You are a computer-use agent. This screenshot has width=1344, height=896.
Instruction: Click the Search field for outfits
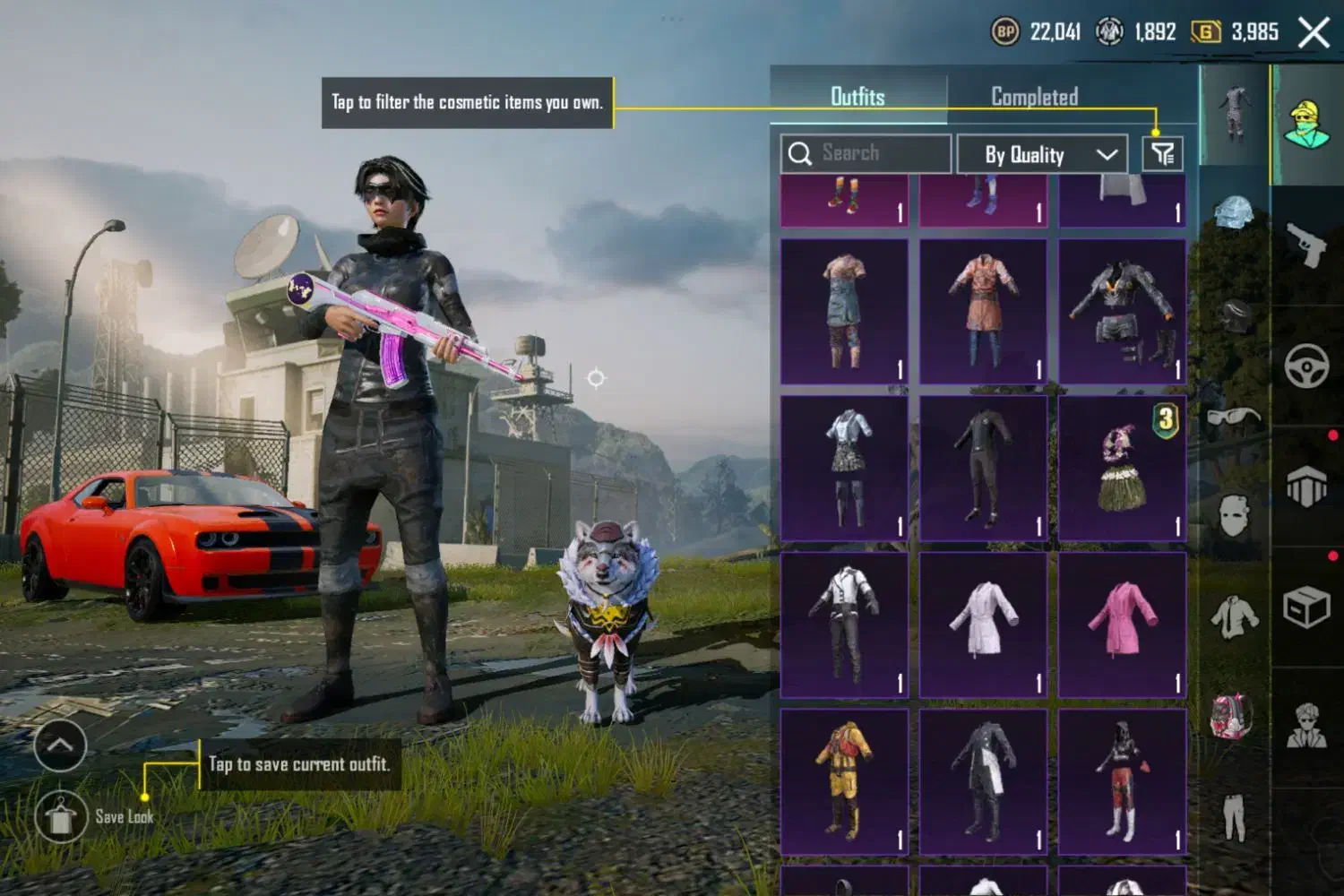click(866, 153)
